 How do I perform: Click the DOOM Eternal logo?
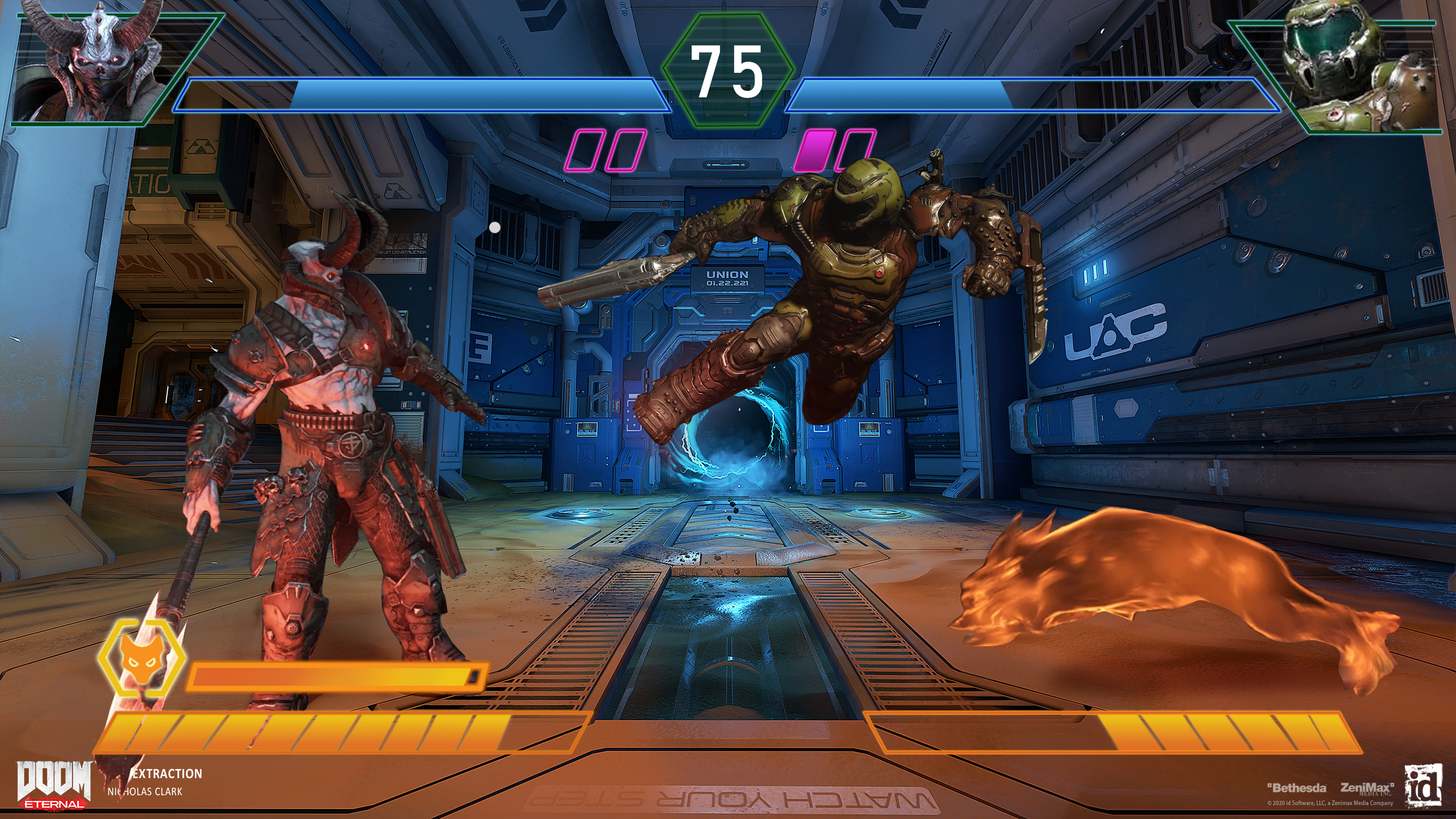coord(54,784)
